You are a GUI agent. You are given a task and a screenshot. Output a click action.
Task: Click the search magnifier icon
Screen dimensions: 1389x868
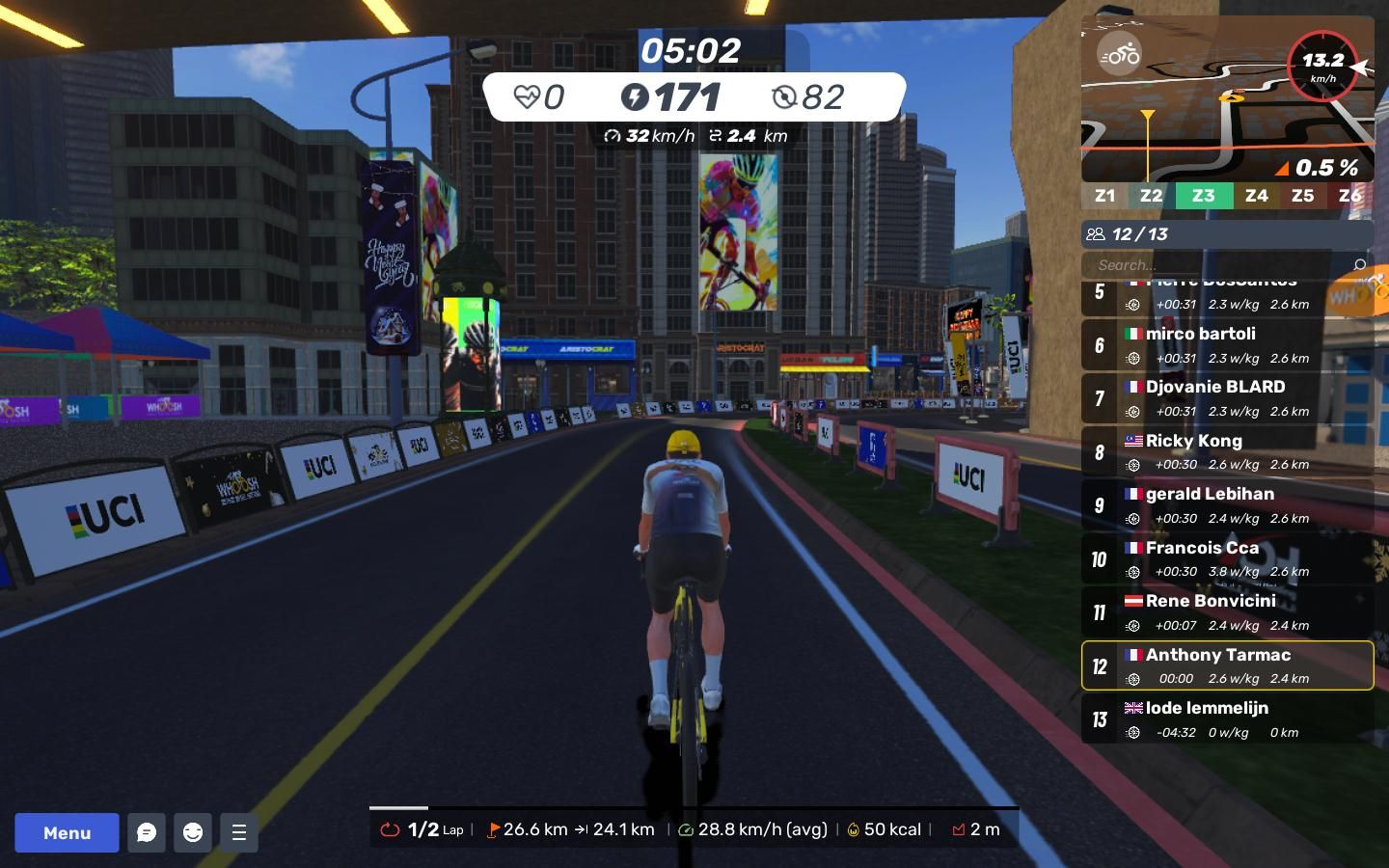[x=1359, y=265]
